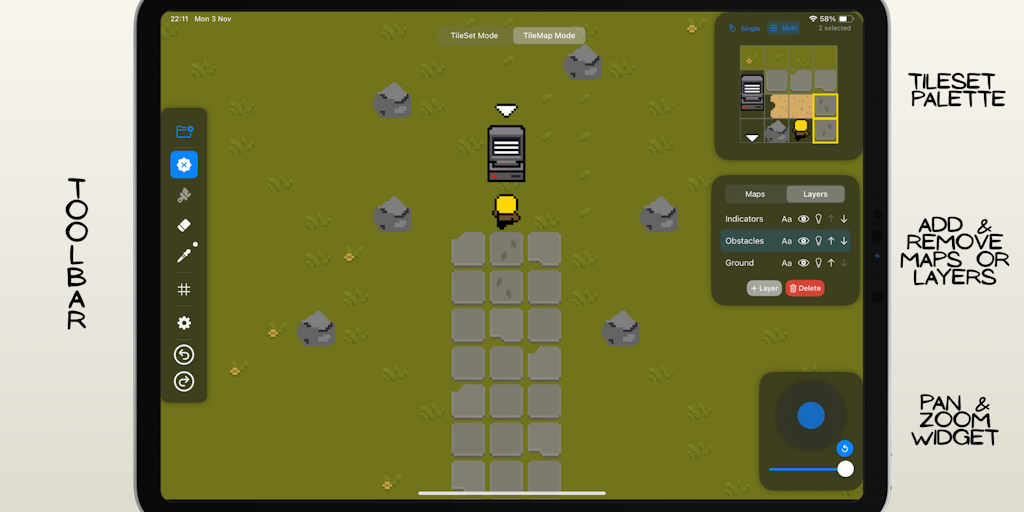Screen dimensions: 1024x512
Task: Select the yellow-haired character tile in the palette
Action: (801, 130)
